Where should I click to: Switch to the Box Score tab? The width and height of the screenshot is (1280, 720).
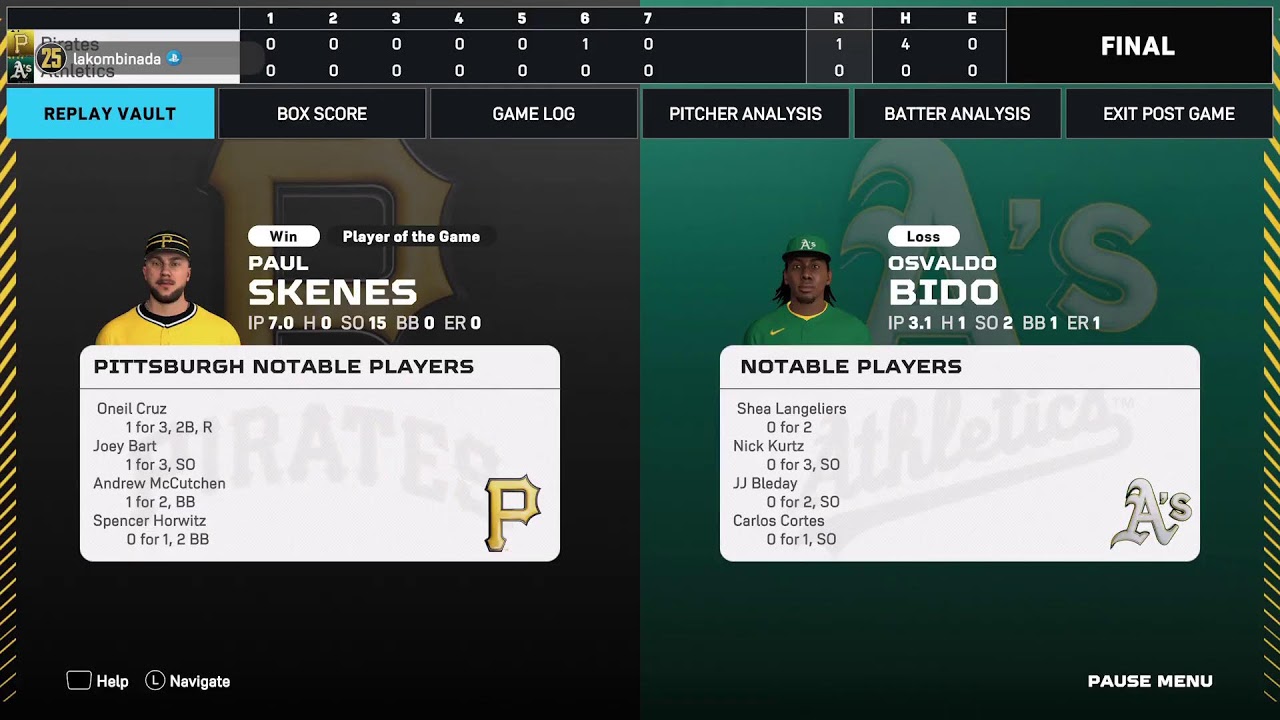point(322,114)
